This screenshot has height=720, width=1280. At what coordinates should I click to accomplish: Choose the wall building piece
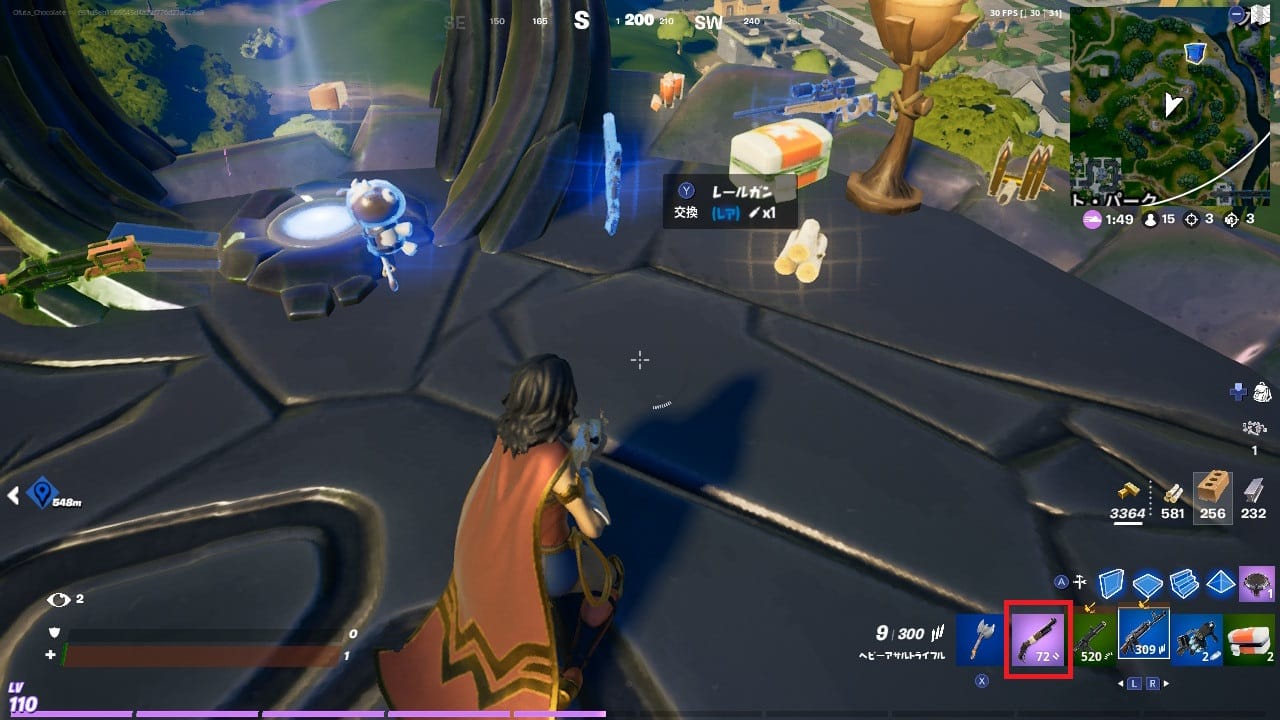coord(1112,582)
